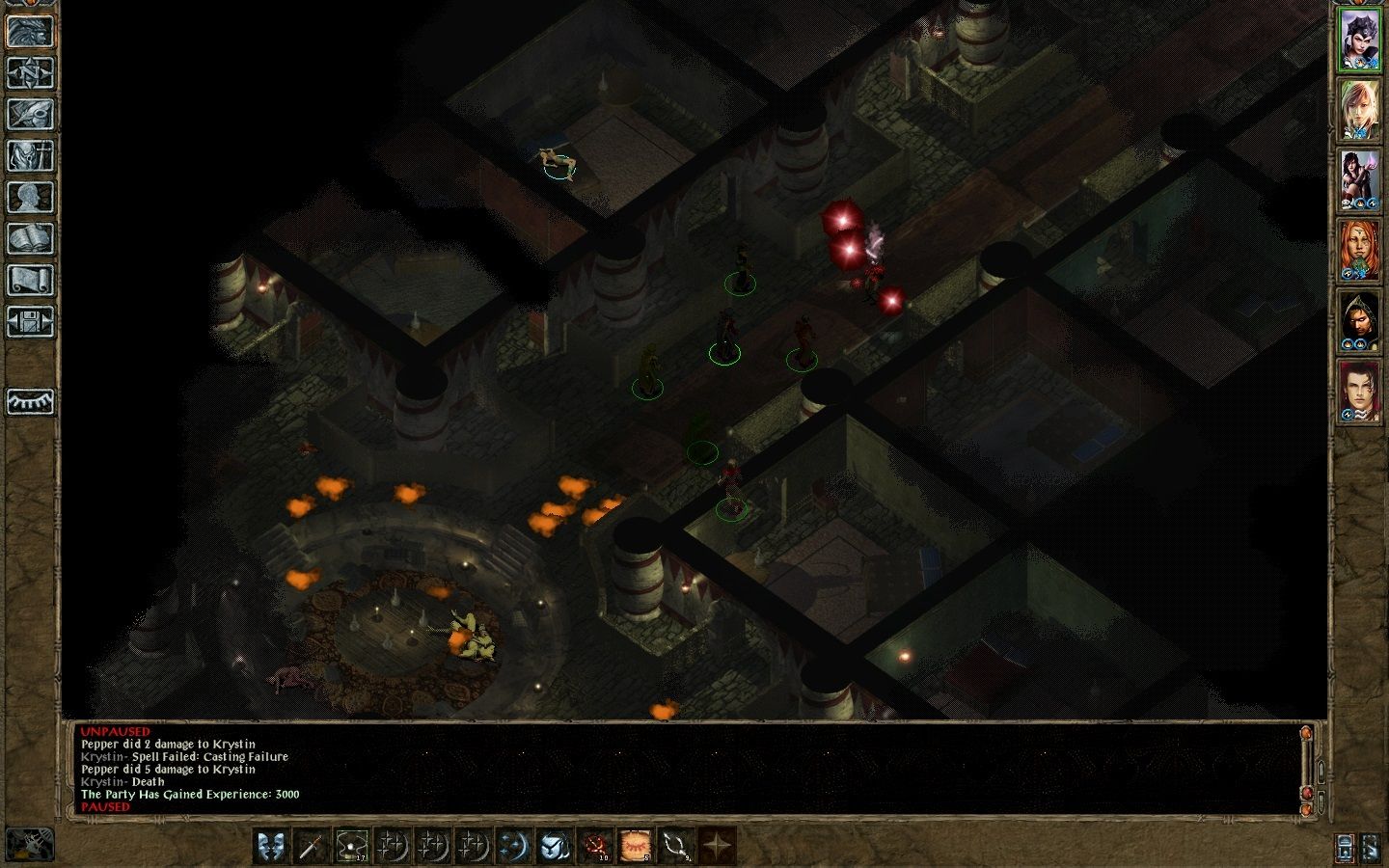Open the inventory screen from the sidebar

click(30, 156)
